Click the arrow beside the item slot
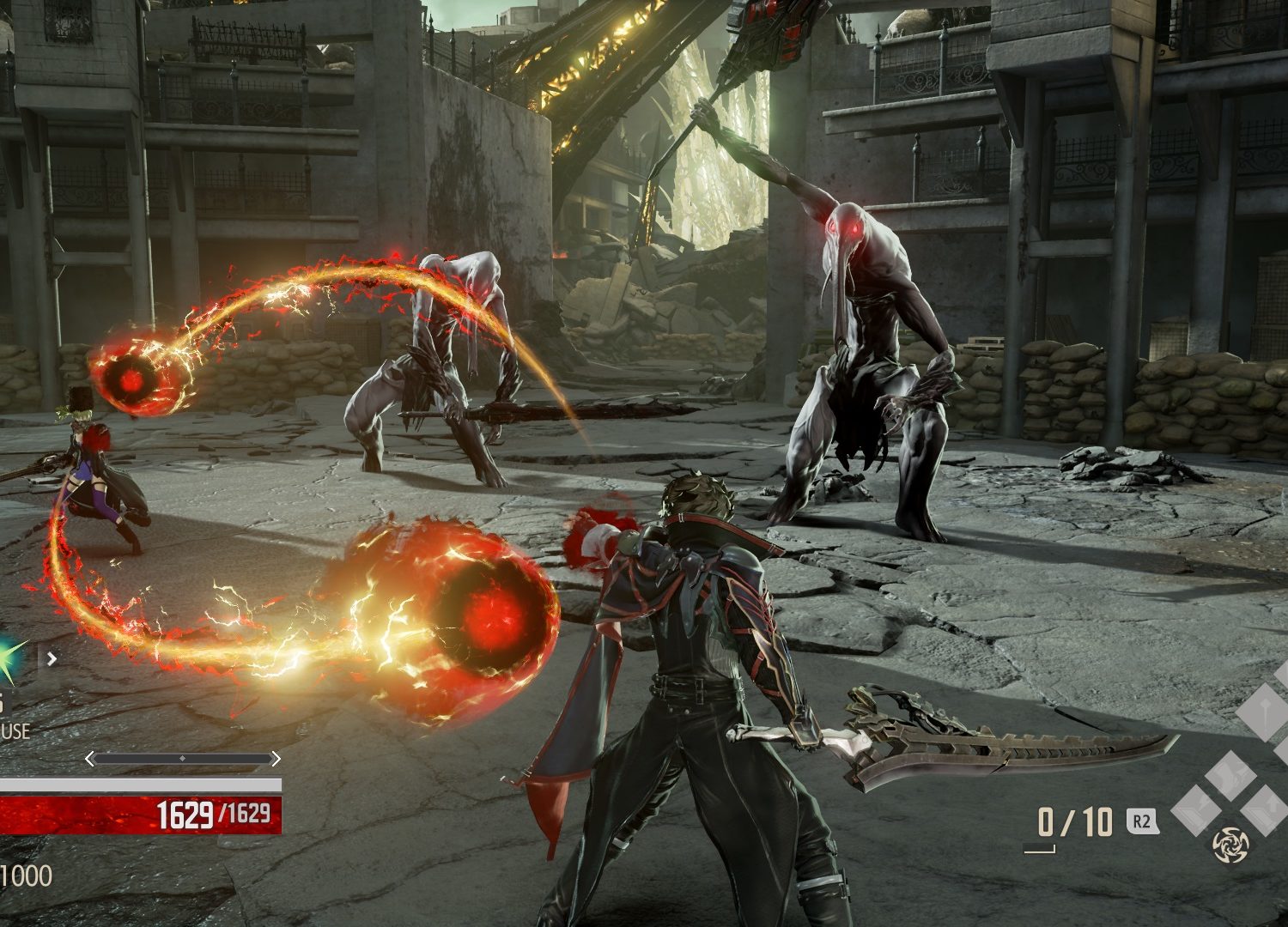Screen dimensions: 1288x927 pyautogui.click(x=52, y=659)
